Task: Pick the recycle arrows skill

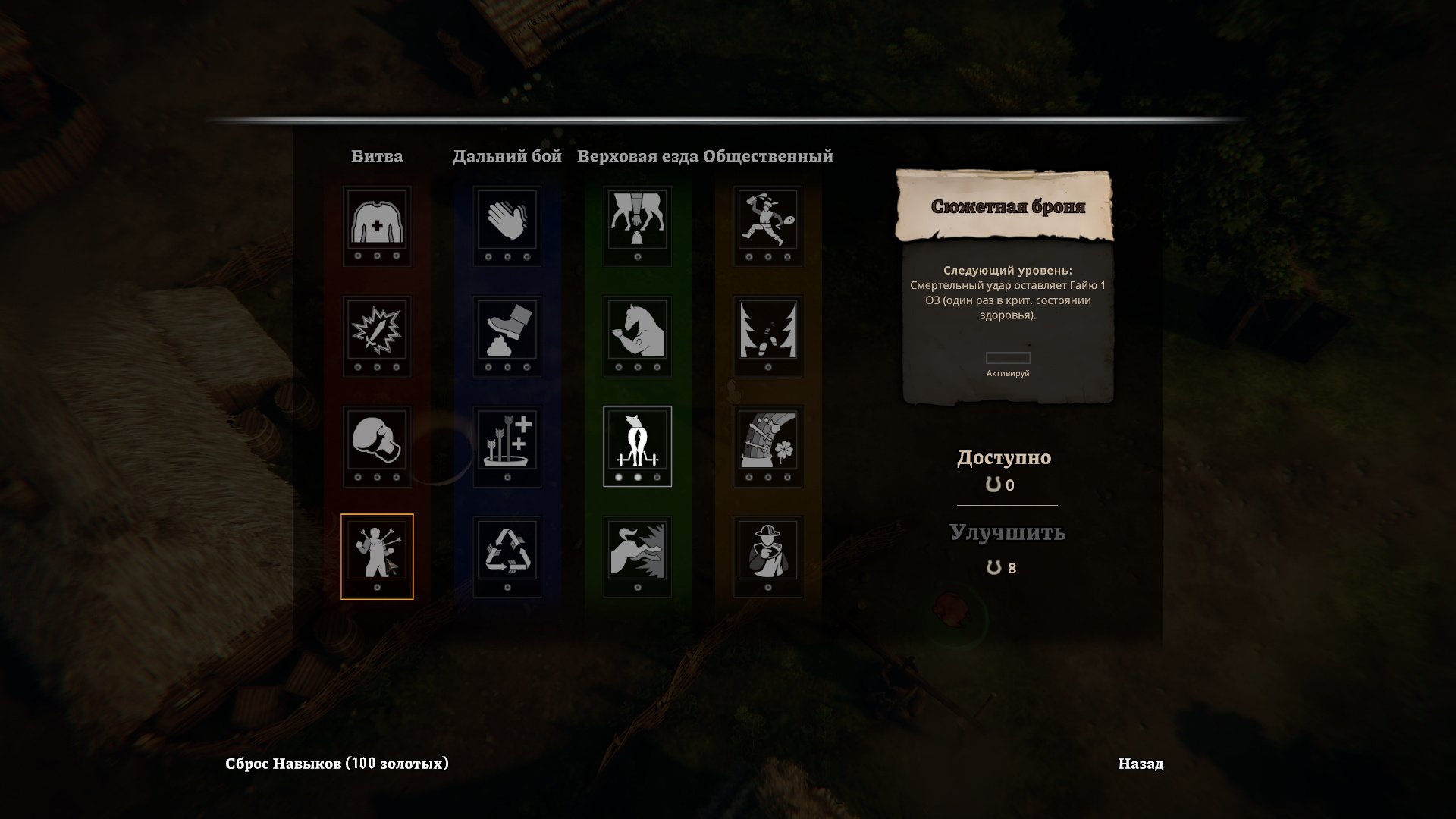Action: (507, 551)
